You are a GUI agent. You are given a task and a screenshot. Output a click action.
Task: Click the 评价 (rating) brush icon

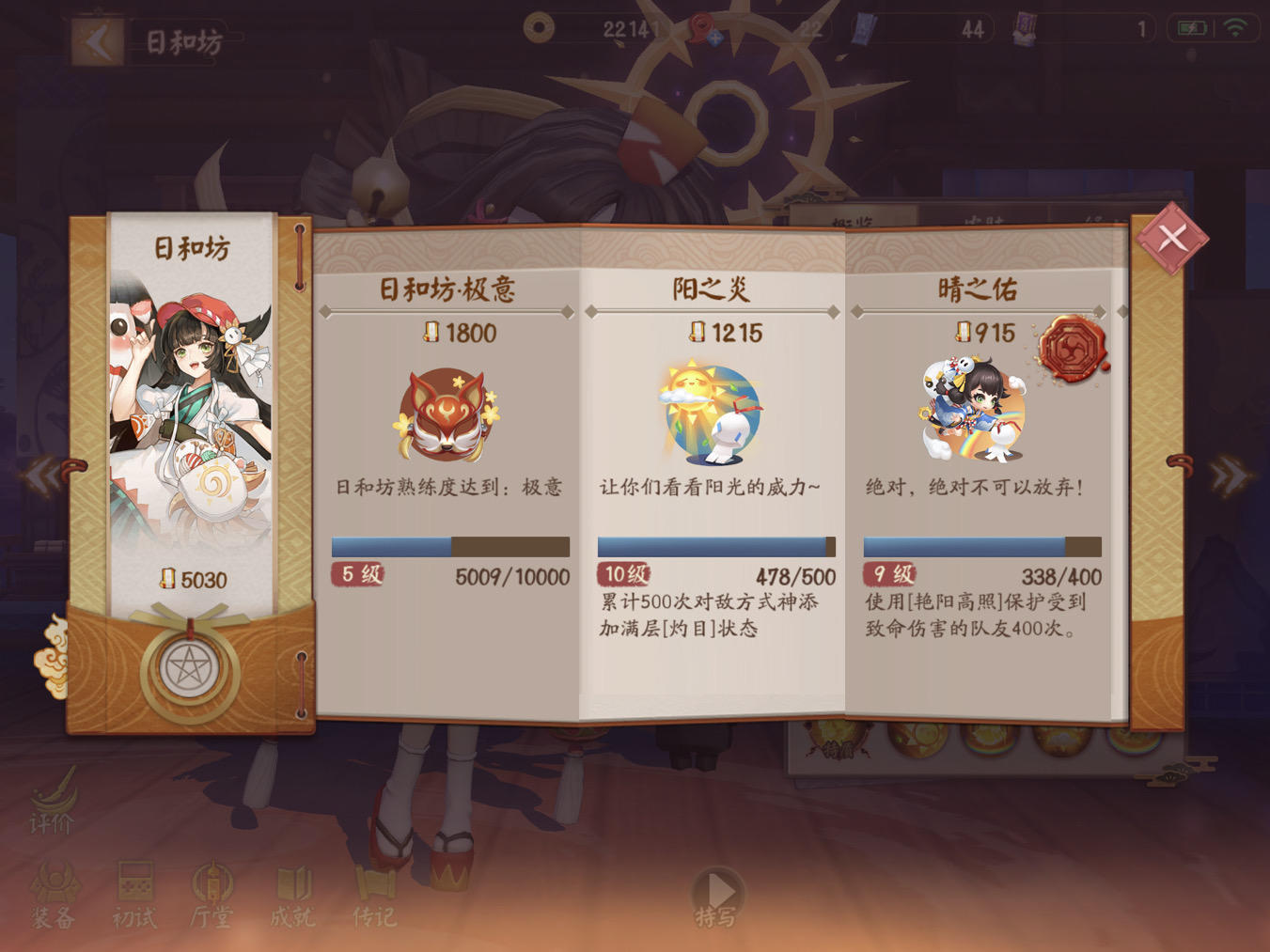[x=54, y=804]
